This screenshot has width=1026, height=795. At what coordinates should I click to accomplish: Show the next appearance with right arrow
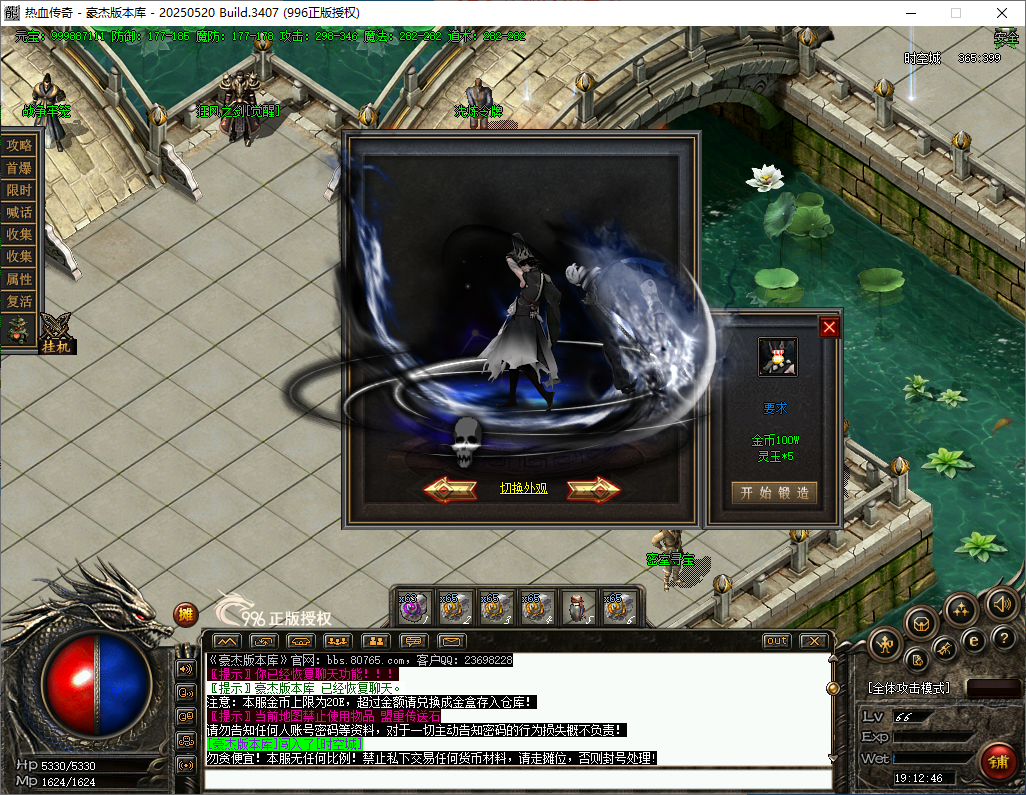(594, 489)
